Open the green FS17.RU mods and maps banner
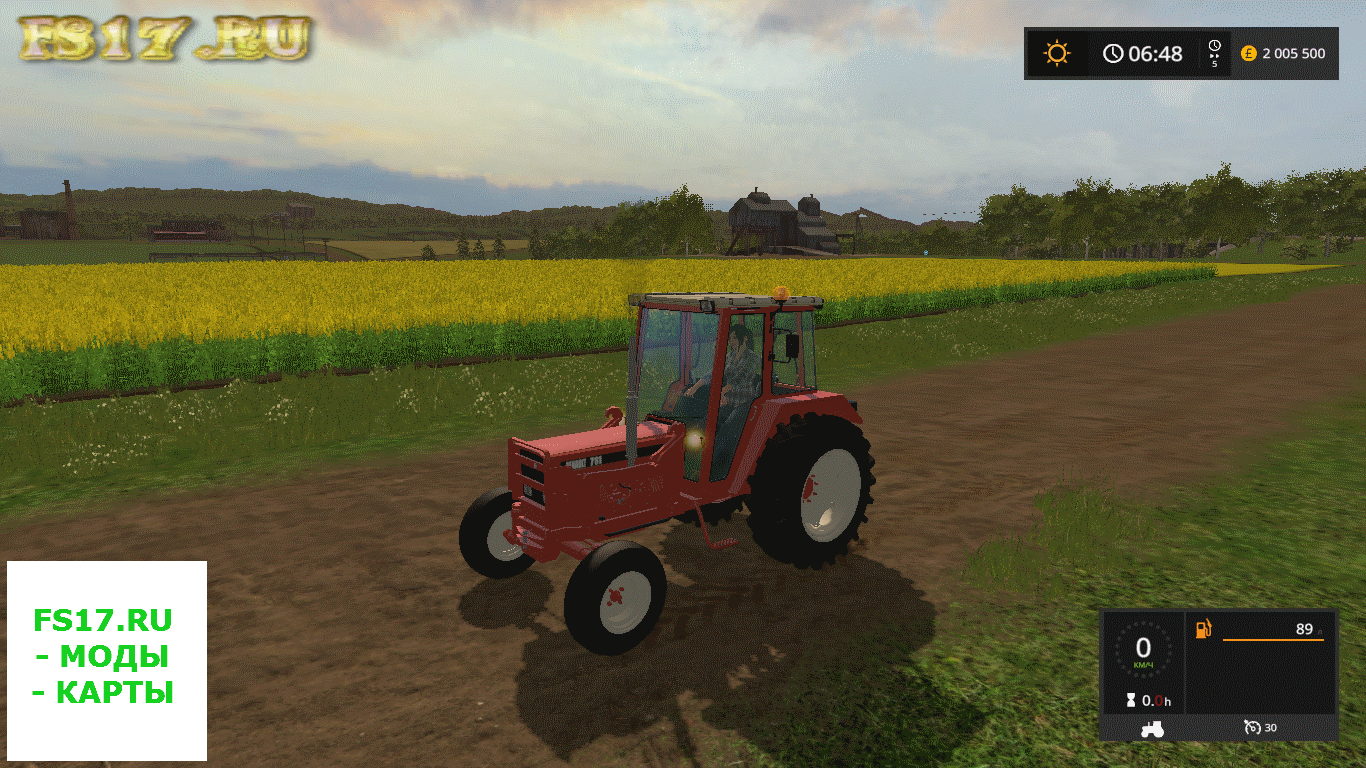This screenshot has width=1366, height=768. tap(106, 660)
